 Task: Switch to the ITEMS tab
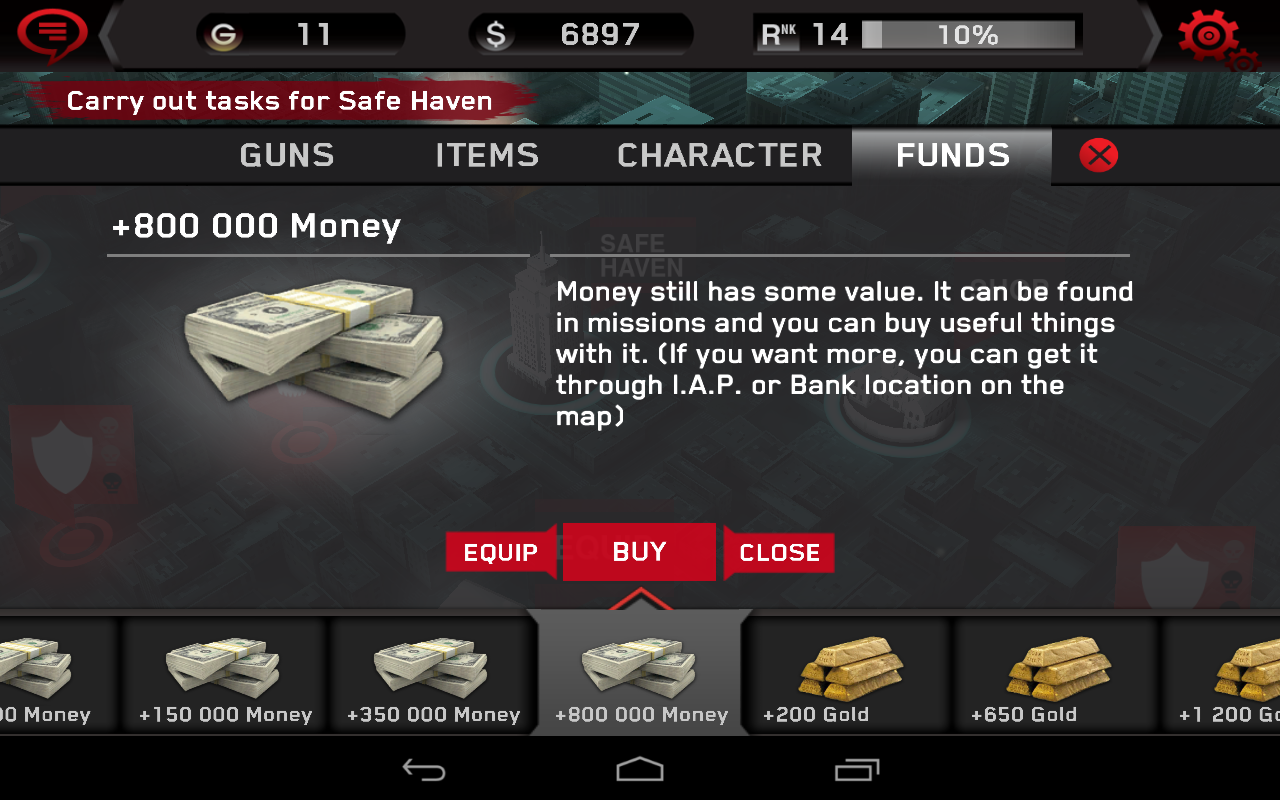click(x=486, y=156)
